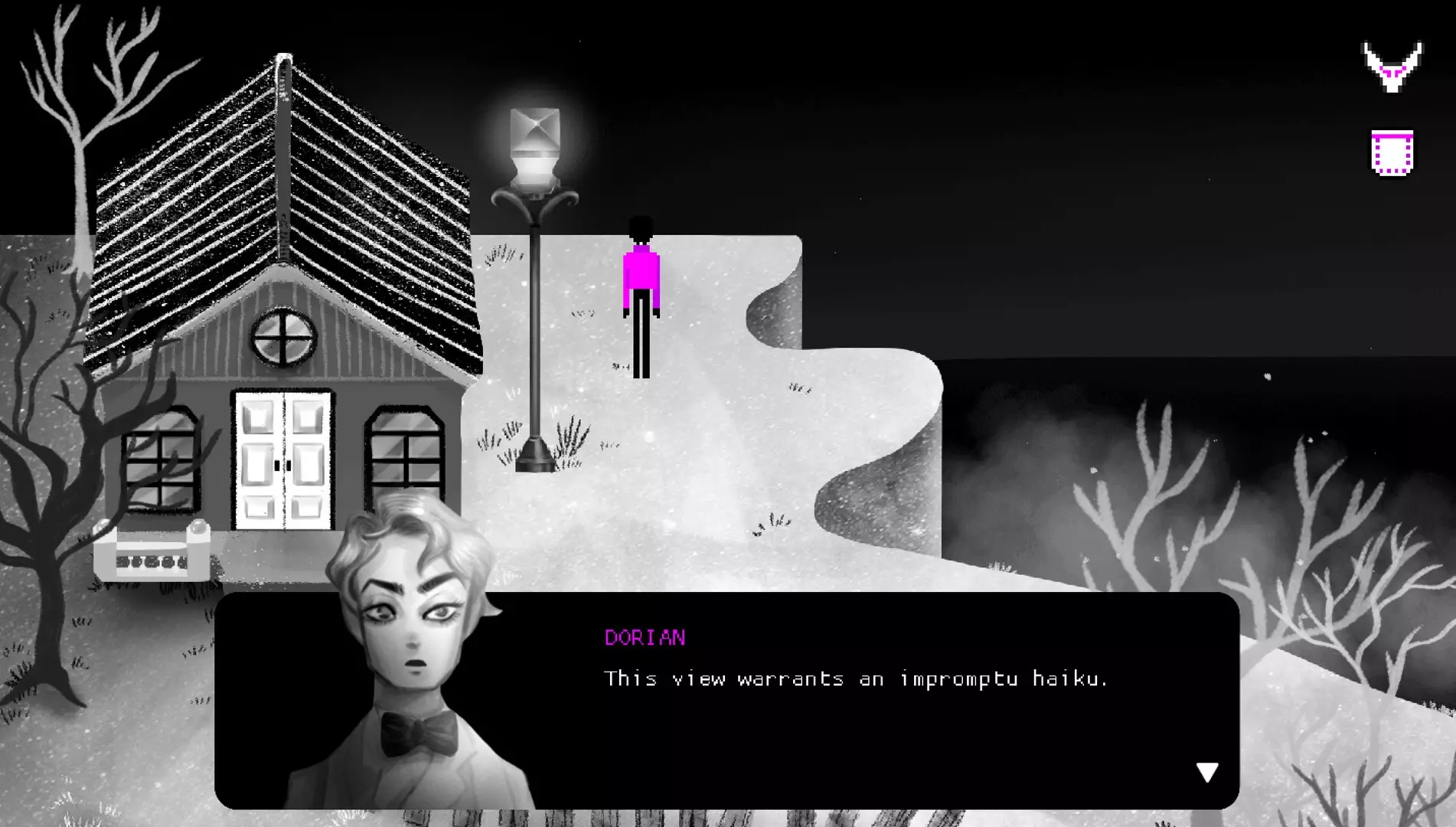This screenshot has width=1456, height=827.
Task: Click the white double front doors
Action: 282,459
